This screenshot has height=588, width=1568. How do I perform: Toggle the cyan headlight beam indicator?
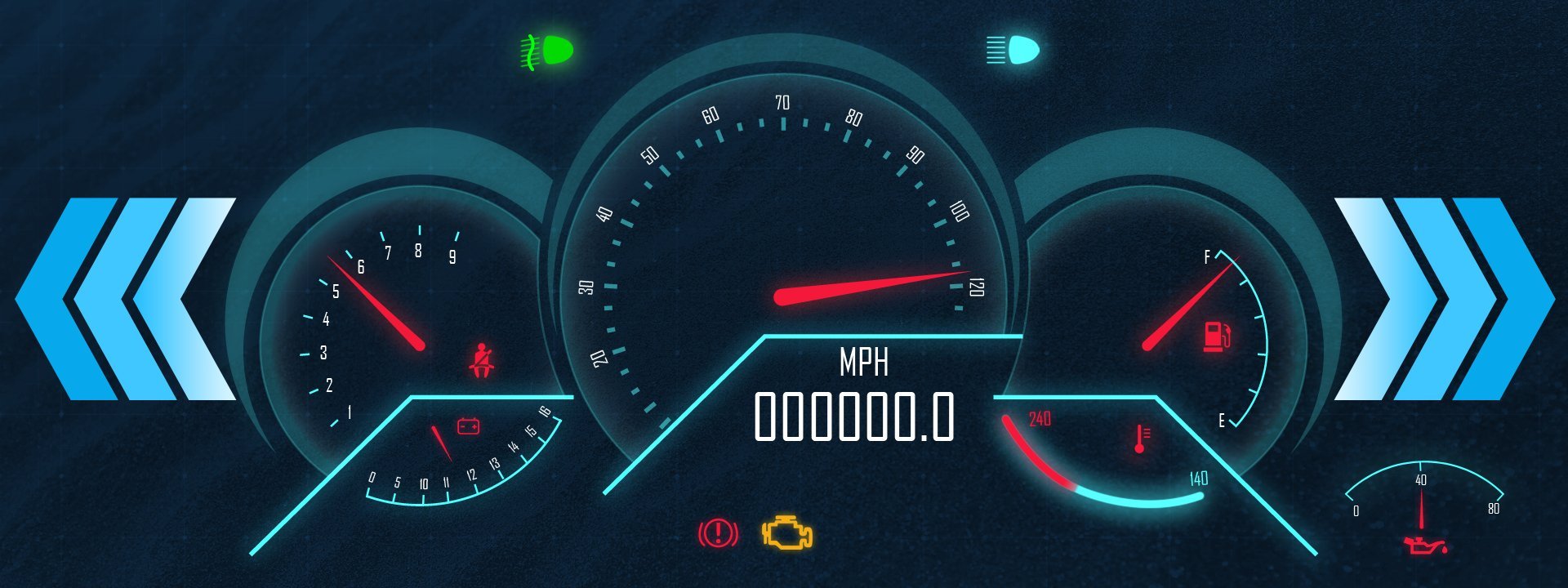point(1013,50)
